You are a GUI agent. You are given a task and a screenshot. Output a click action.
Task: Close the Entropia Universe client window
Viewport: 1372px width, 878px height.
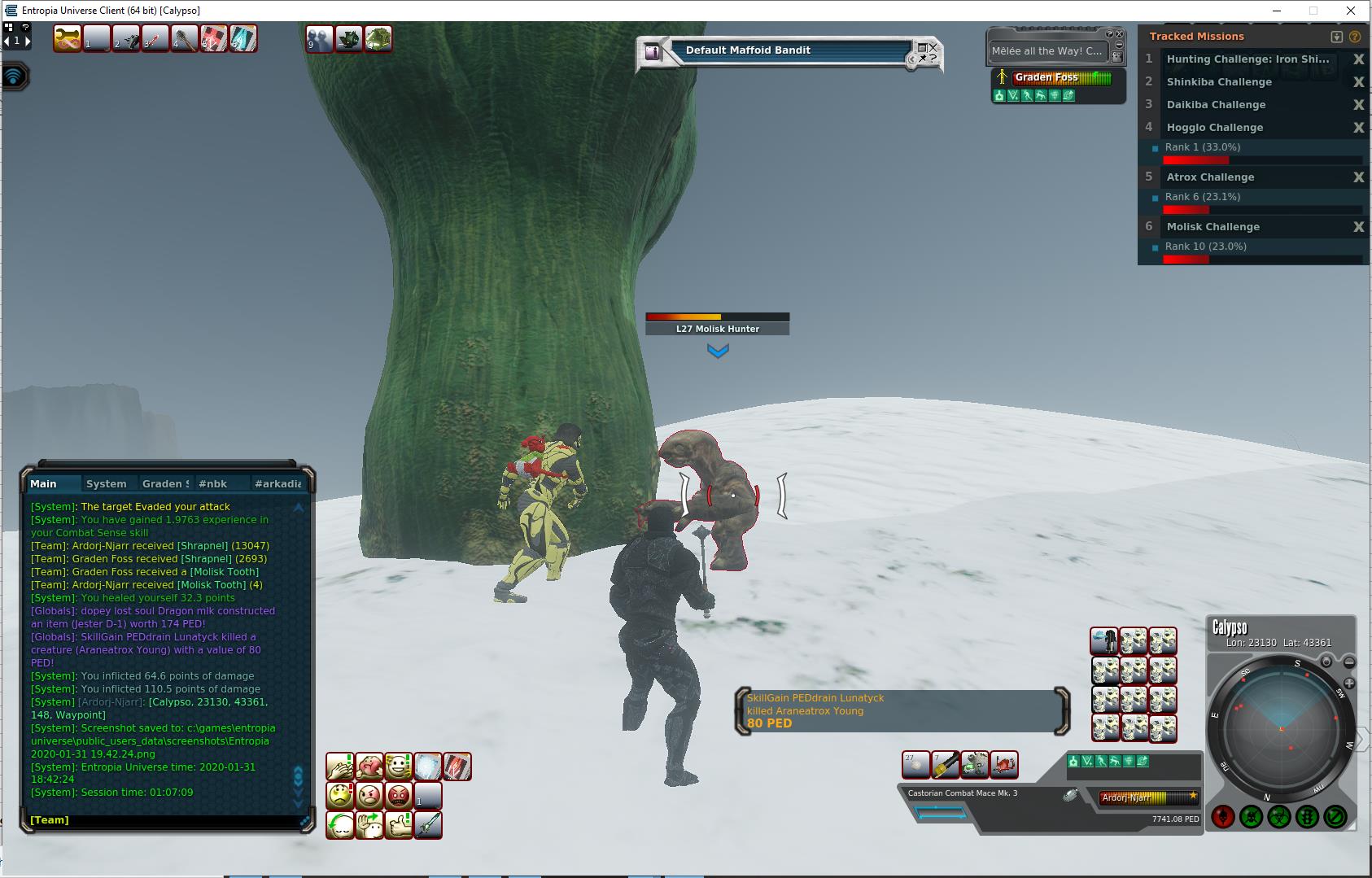click(x=1352, y=11)
